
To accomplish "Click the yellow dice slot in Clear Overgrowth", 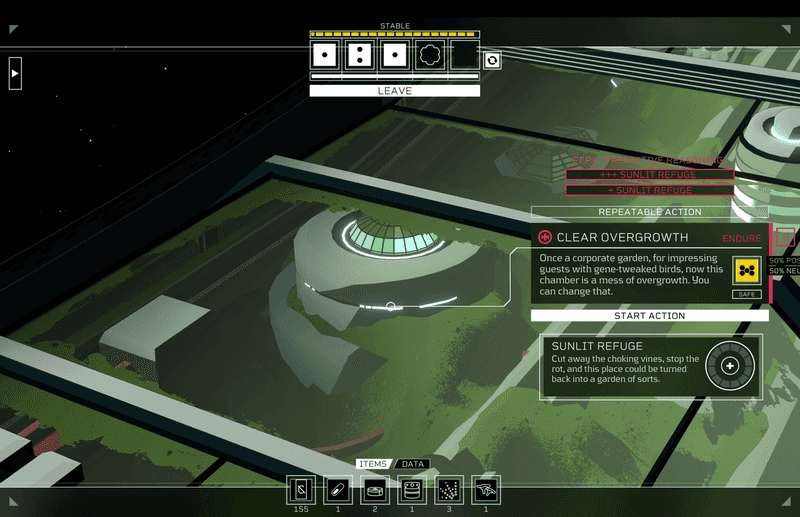I will tap(746, 272).
